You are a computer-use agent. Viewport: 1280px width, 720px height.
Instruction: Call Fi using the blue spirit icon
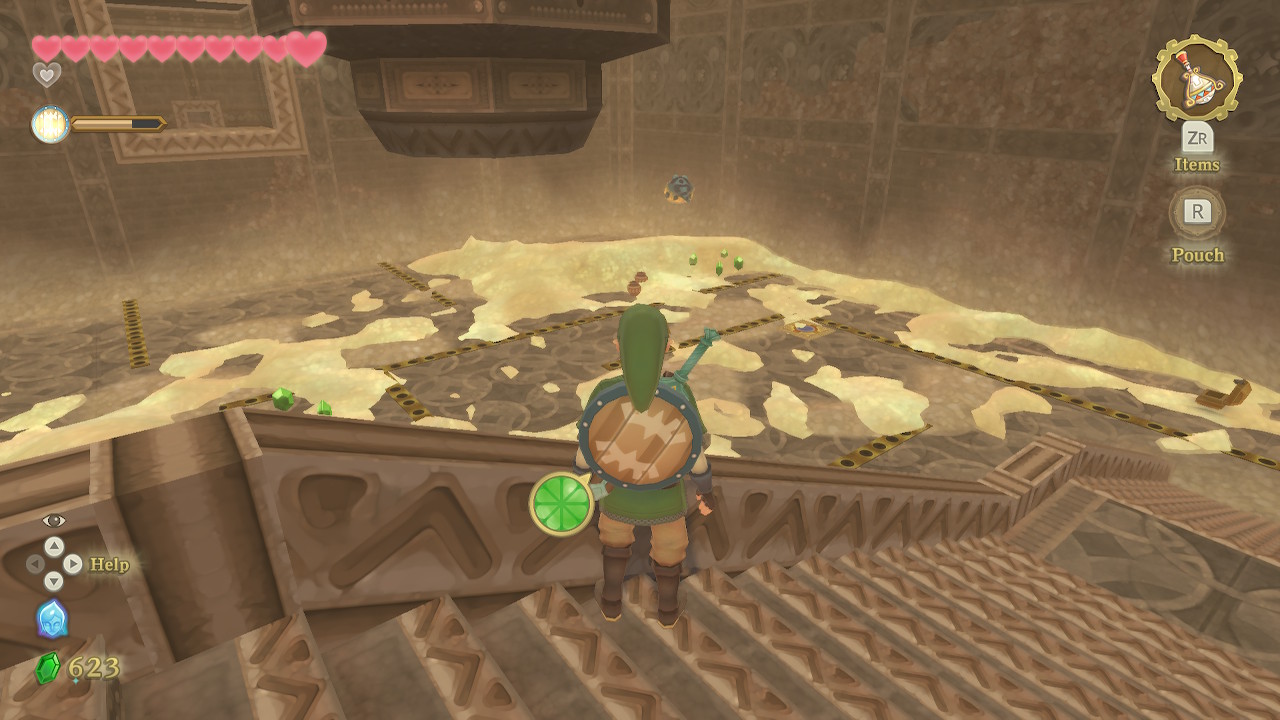coord(52,619)
